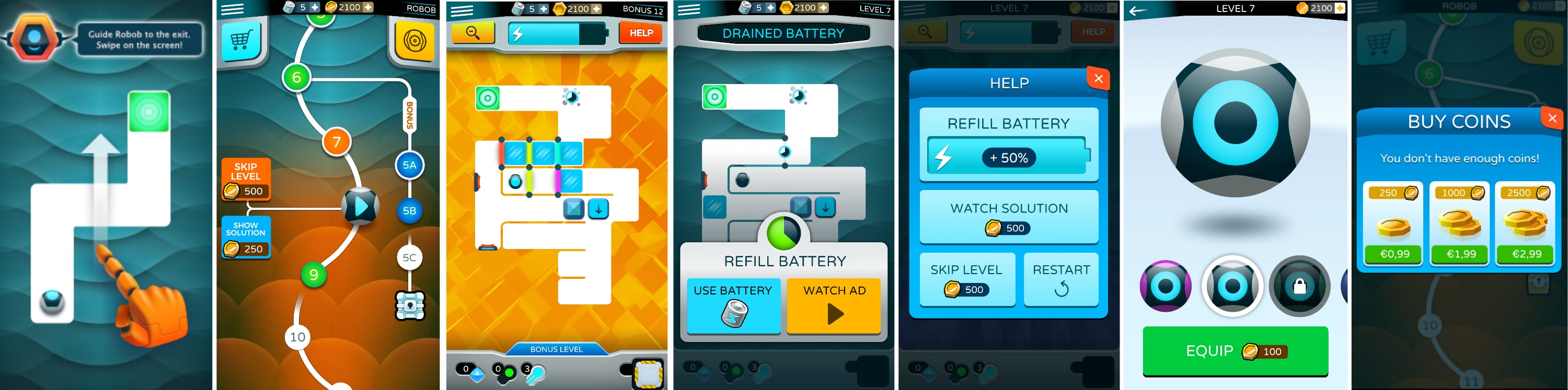
Task: Equip the skin for 100 coins
Action: 1235,351
